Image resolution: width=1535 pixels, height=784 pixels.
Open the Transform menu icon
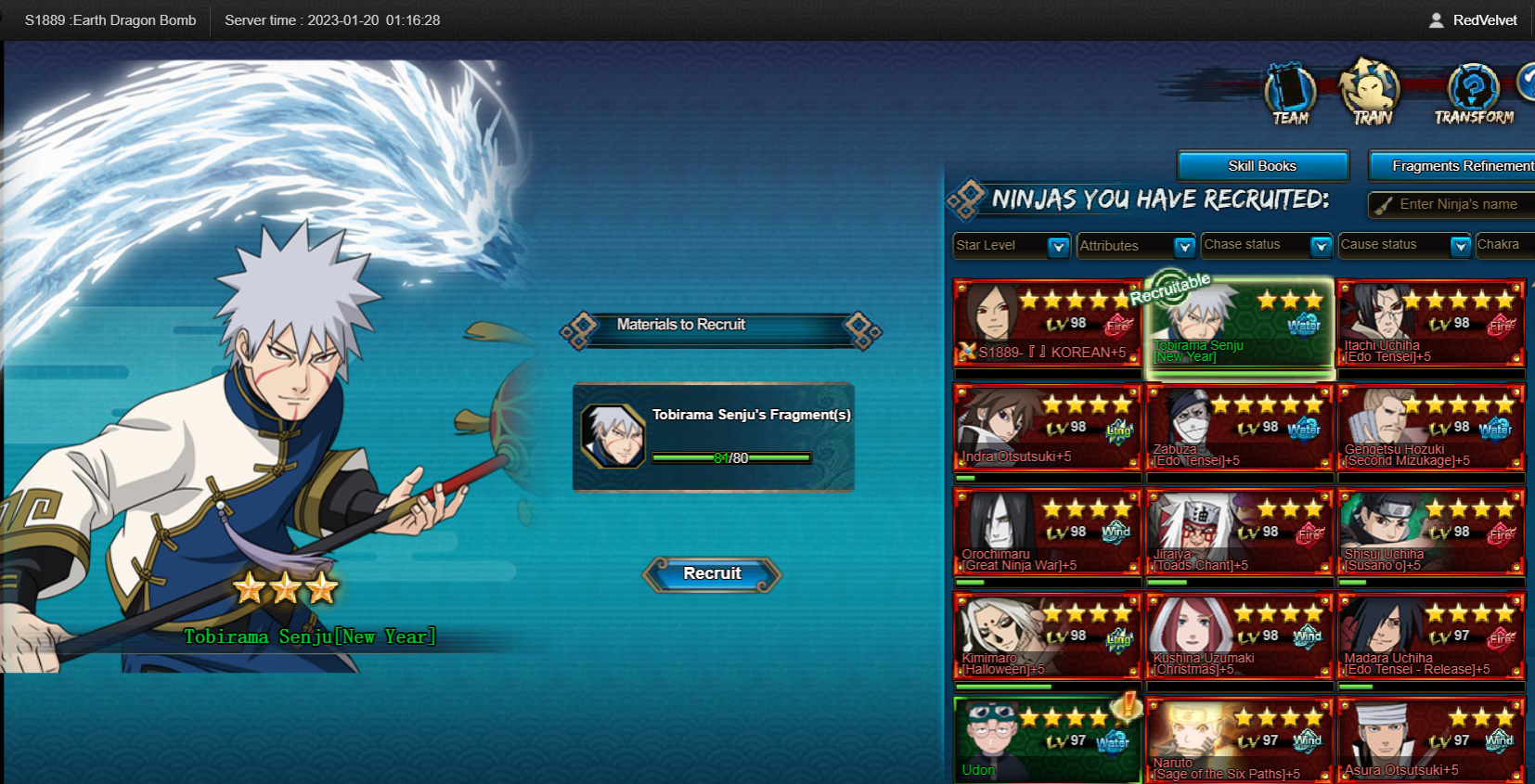click(1473, 94)
